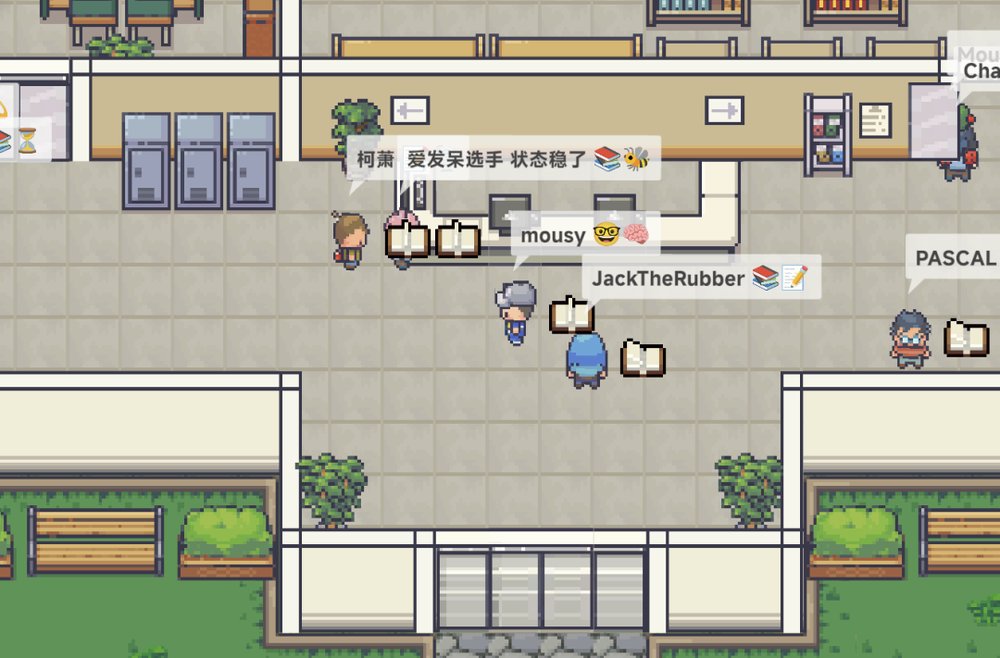Click the 柯萧 player name tag
The image size is (1000, 658).
point(375,158)
